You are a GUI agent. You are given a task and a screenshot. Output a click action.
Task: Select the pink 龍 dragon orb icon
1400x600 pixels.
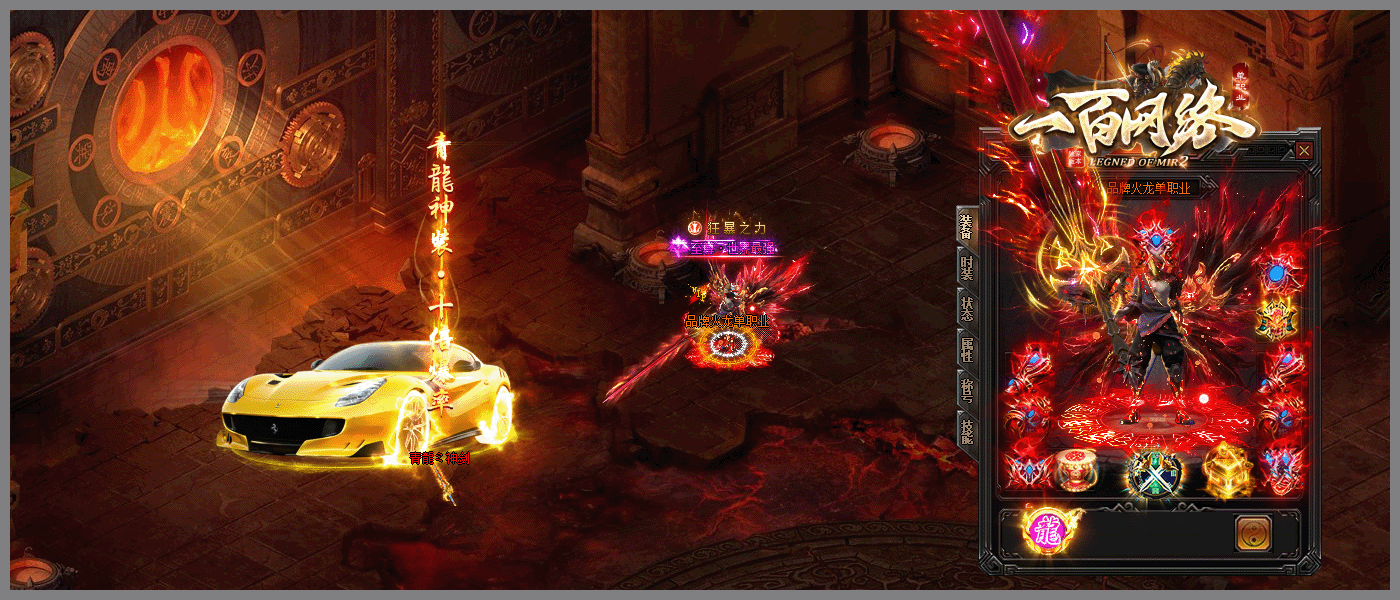click(x=1045, y=532)
